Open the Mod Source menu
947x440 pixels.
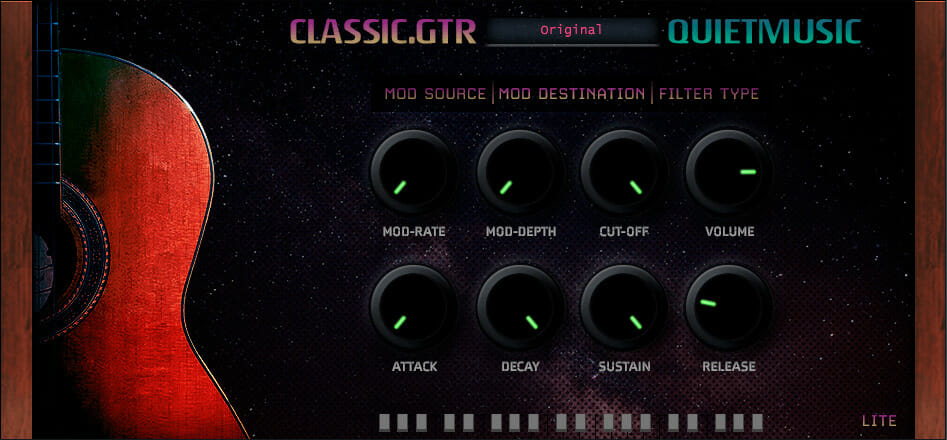click(x=437, y=94)
